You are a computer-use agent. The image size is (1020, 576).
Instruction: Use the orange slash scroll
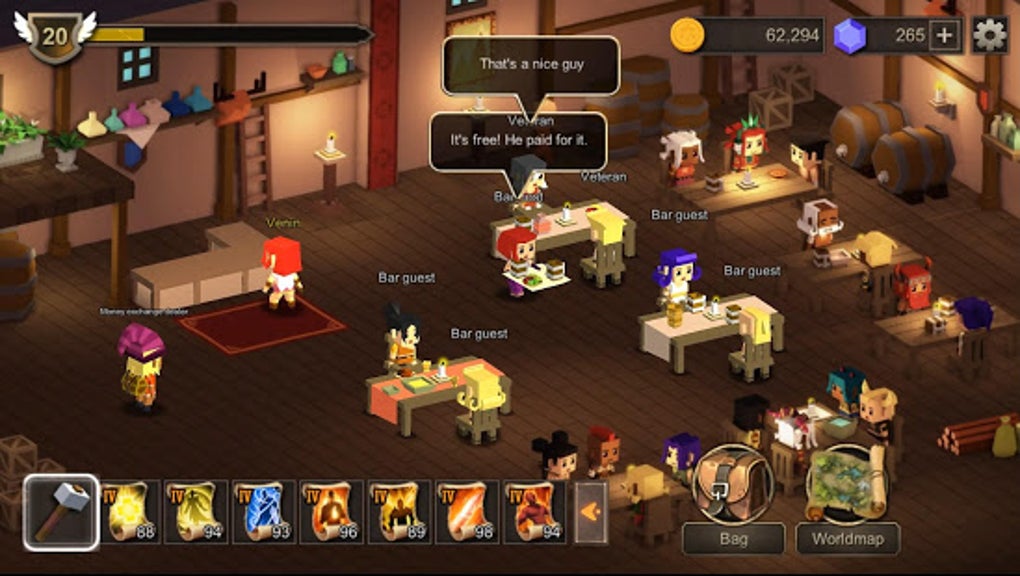tap(468, 512)
